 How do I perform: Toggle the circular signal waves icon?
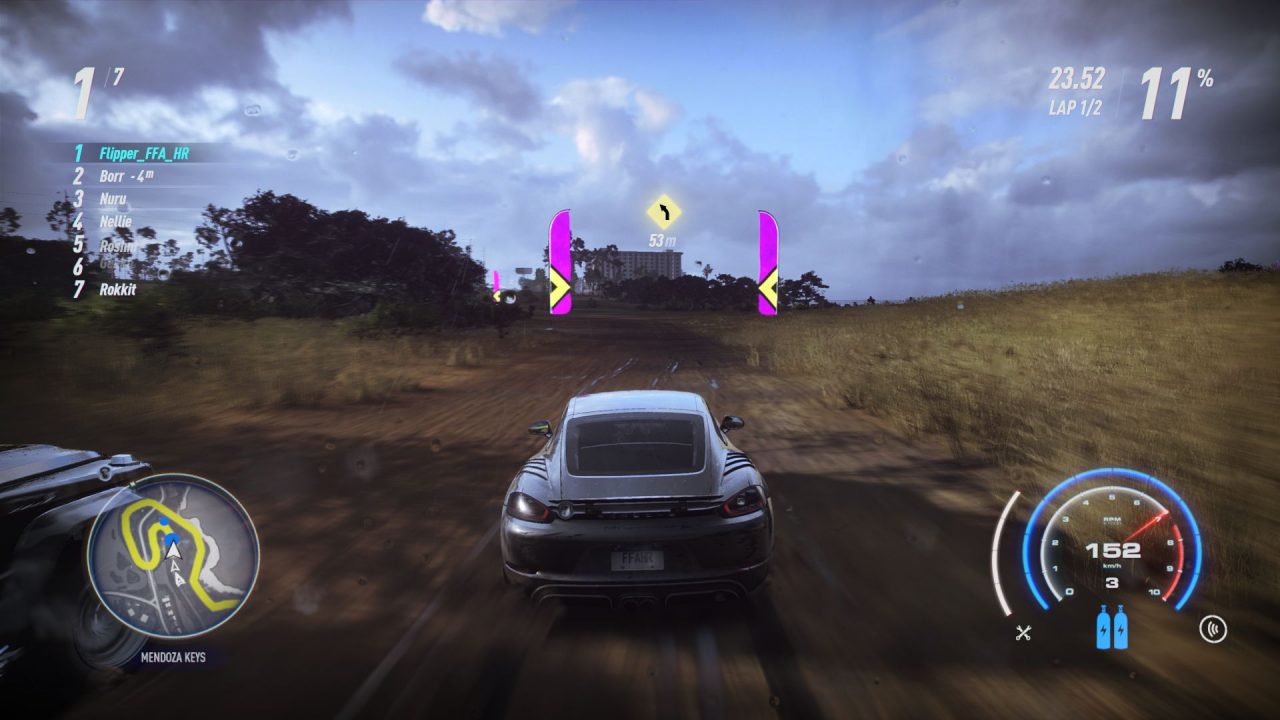tap(1213, 630)
